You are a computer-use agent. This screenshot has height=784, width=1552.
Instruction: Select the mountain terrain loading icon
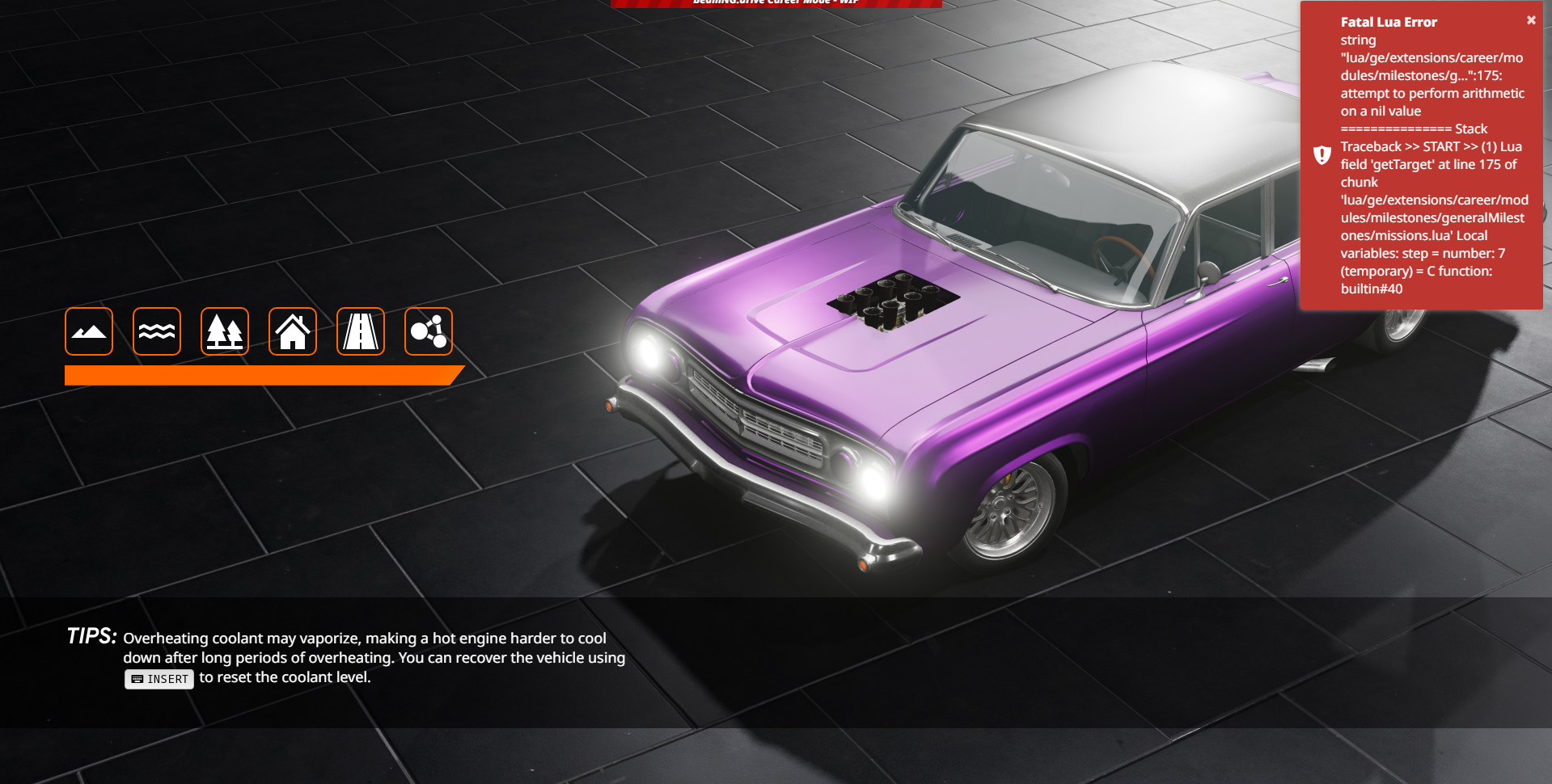[x=89, y=331]
